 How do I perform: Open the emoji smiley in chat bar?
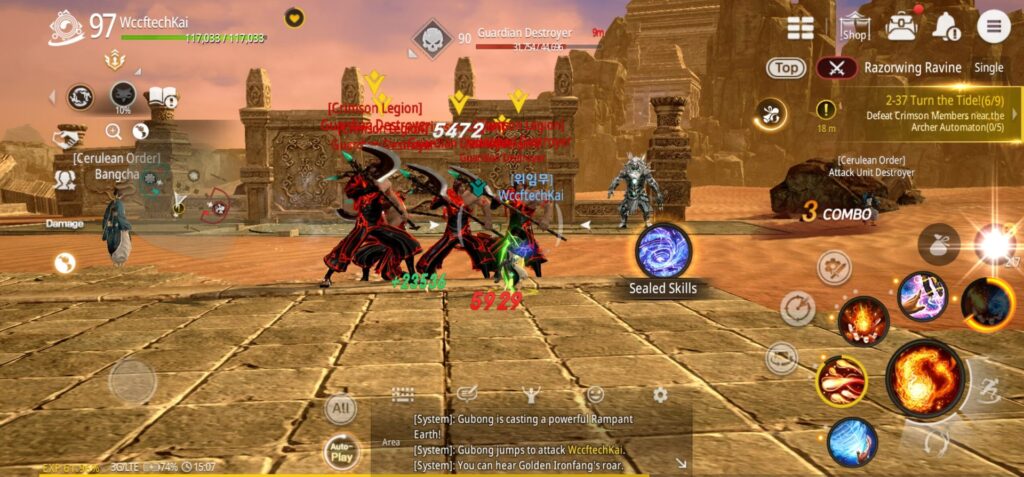click(595, 395)
